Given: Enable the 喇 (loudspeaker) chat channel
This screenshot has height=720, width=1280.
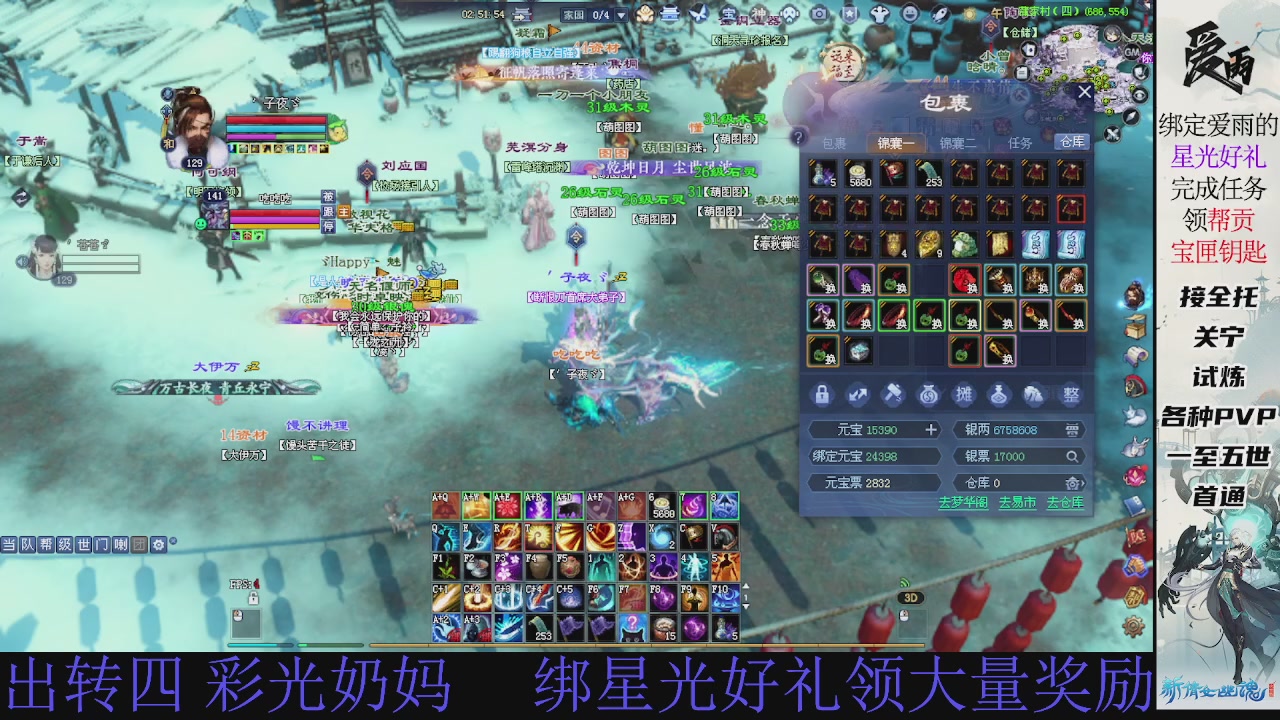Looking at the screenshot, I should click(x=119, y=545).
